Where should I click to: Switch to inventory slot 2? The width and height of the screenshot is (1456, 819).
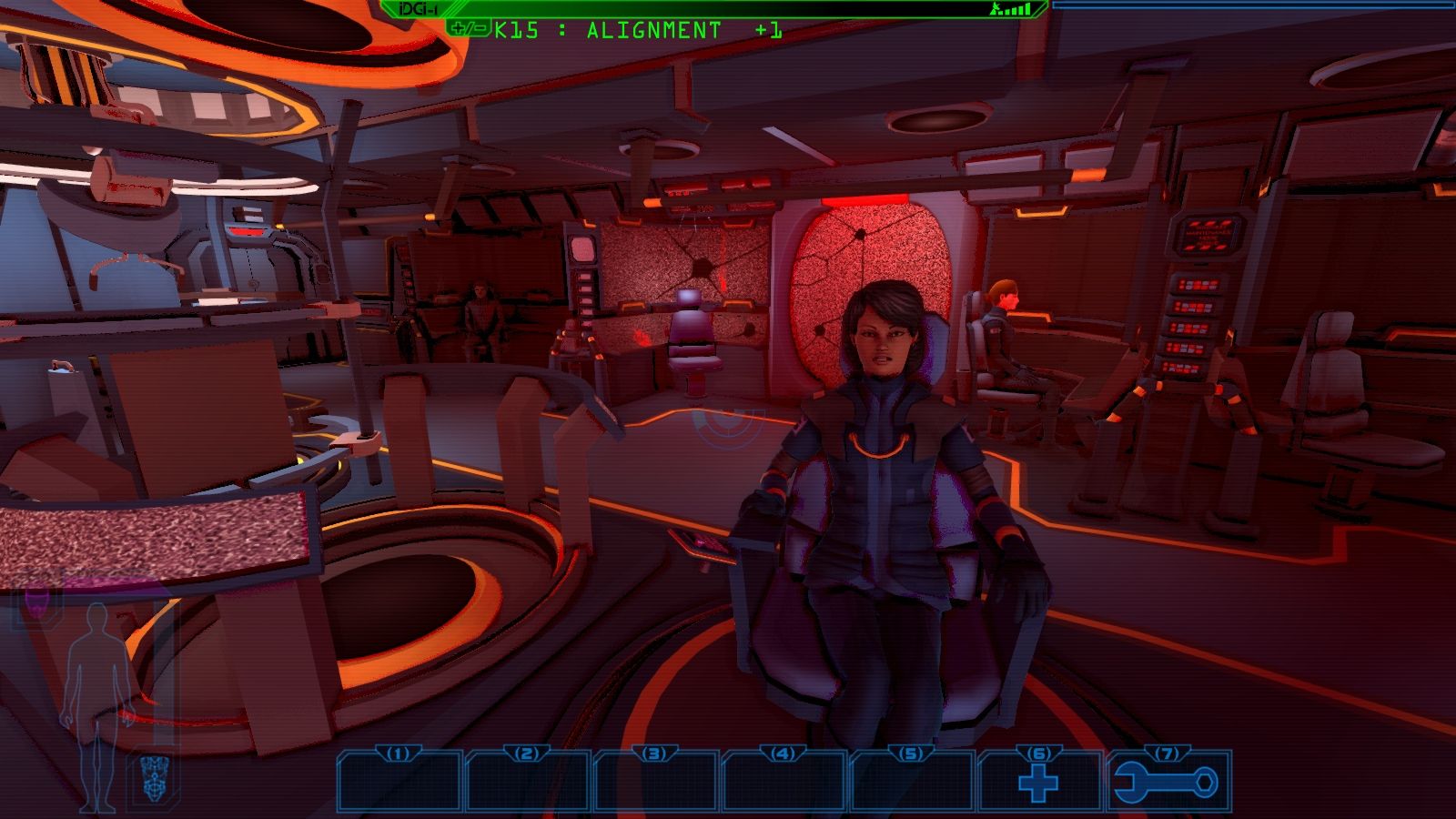pos(528,783)
